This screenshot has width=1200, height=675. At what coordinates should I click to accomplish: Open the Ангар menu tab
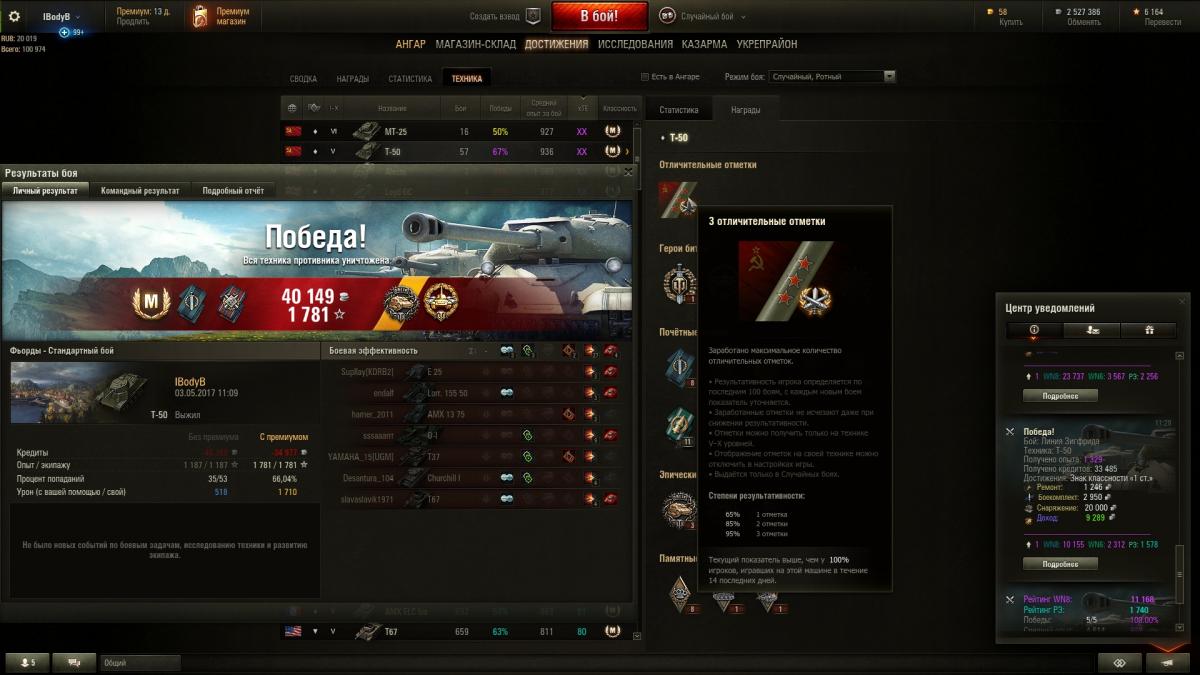[410, 44]
